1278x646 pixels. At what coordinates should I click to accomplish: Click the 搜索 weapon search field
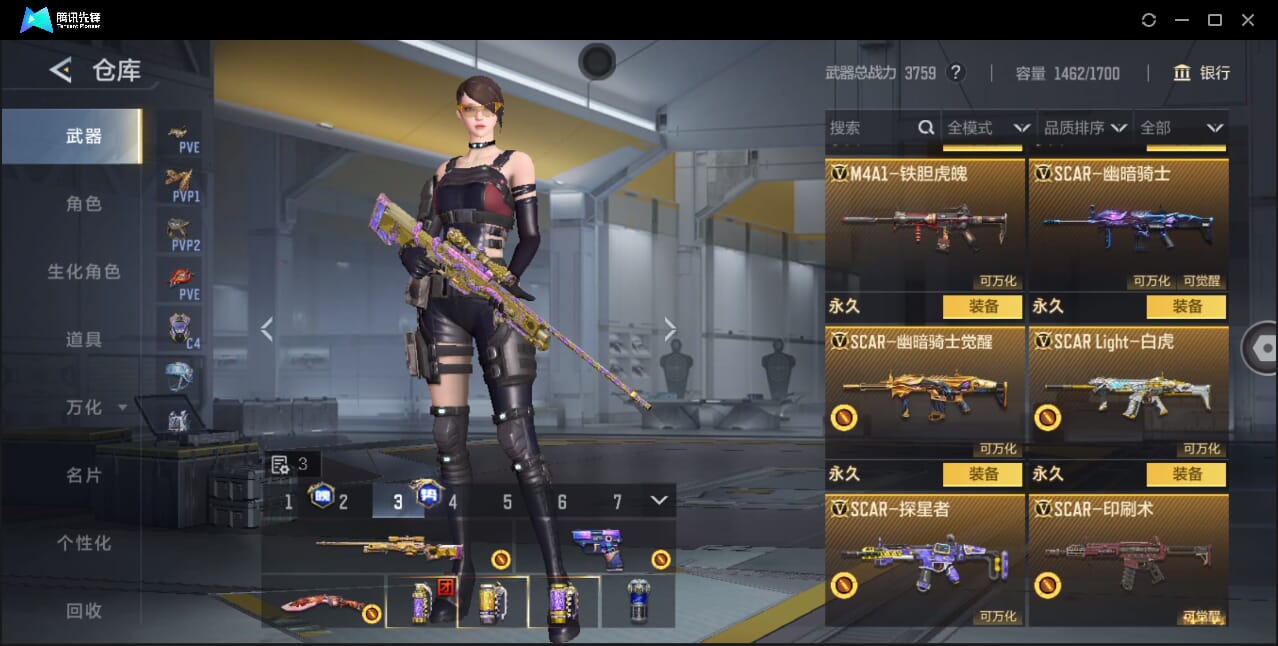pos(870,128)
